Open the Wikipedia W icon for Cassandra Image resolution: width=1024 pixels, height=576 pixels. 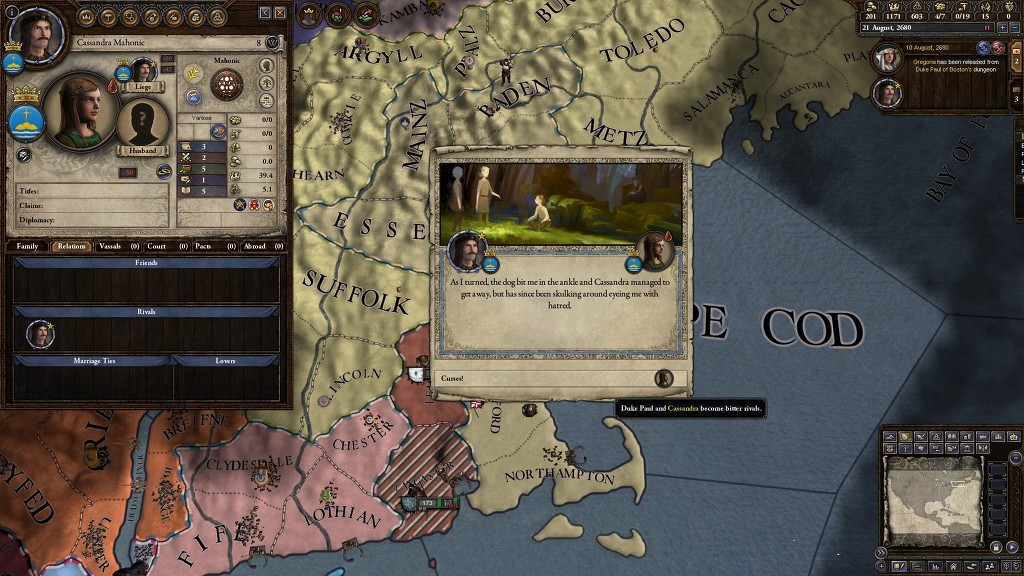point(273,43)
